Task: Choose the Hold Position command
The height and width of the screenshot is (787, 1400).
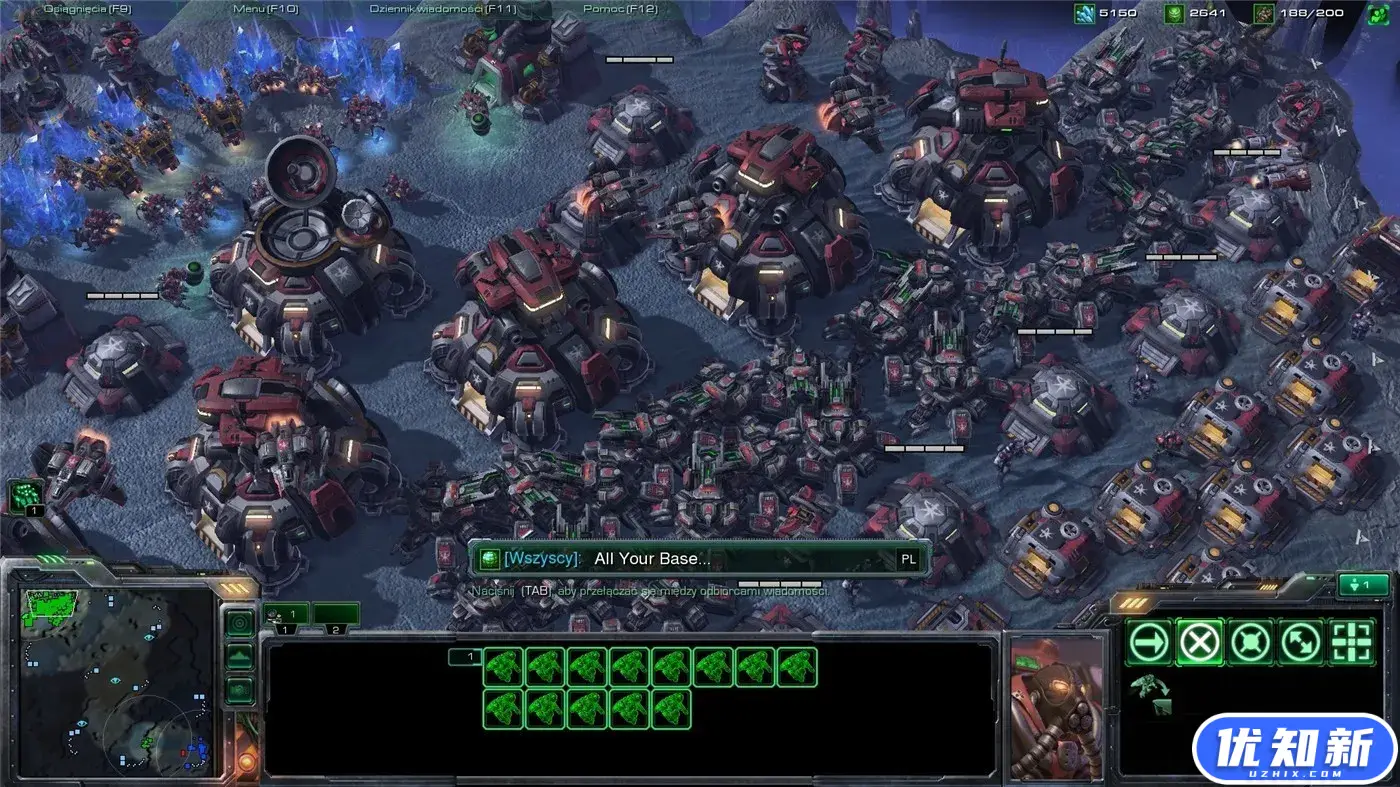Action: click(x=1250, y=642)
